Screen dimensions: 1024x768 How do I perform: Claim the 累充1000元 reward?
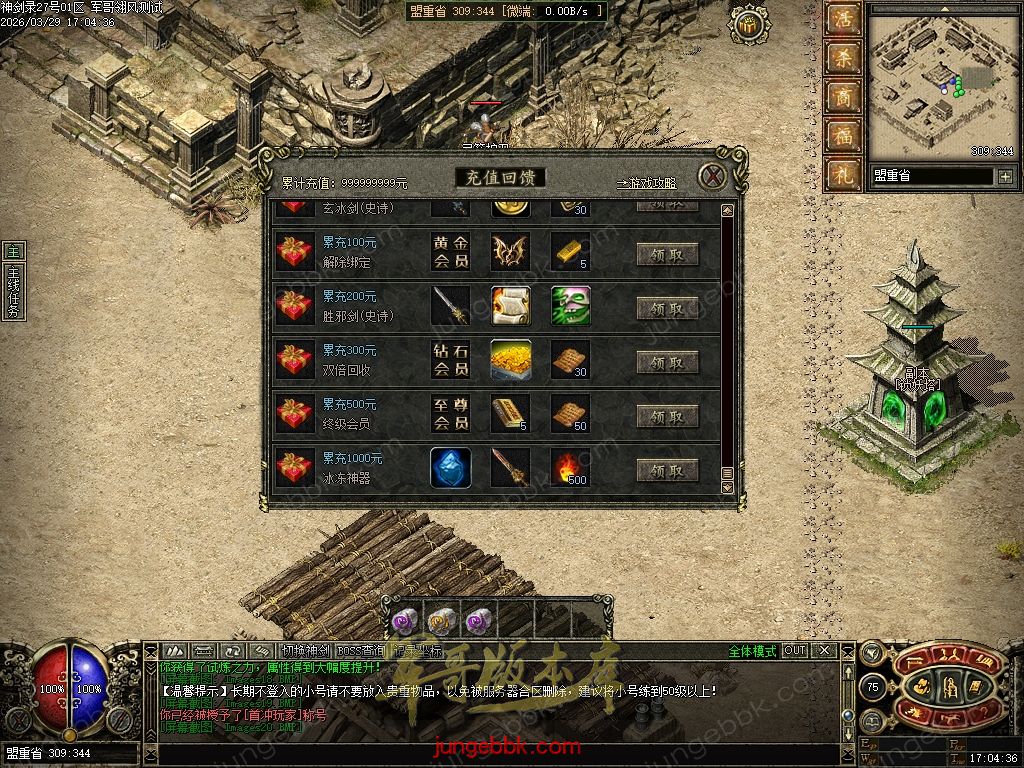[667, 470]
